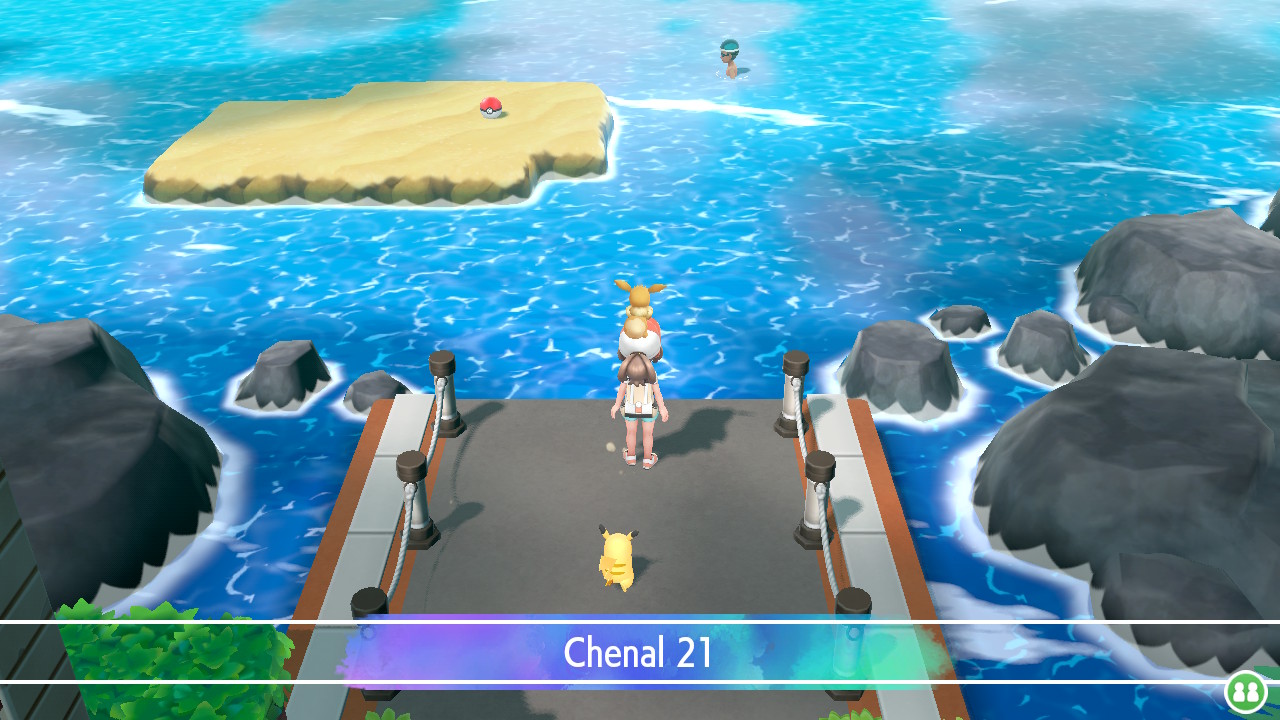
Task: Click the green two-player co-op icon
Action: [x=1245, y=691]
